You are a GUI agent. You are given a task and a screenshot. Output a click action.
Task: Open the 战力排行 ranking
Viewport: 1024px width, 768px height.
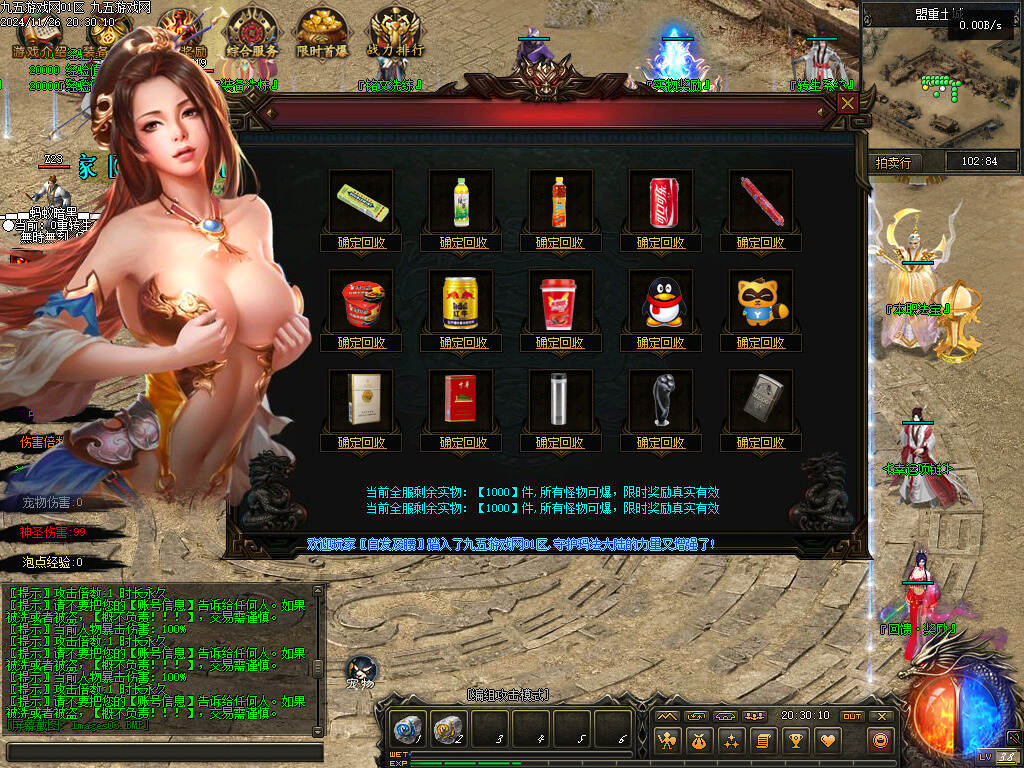pos(396,32)
